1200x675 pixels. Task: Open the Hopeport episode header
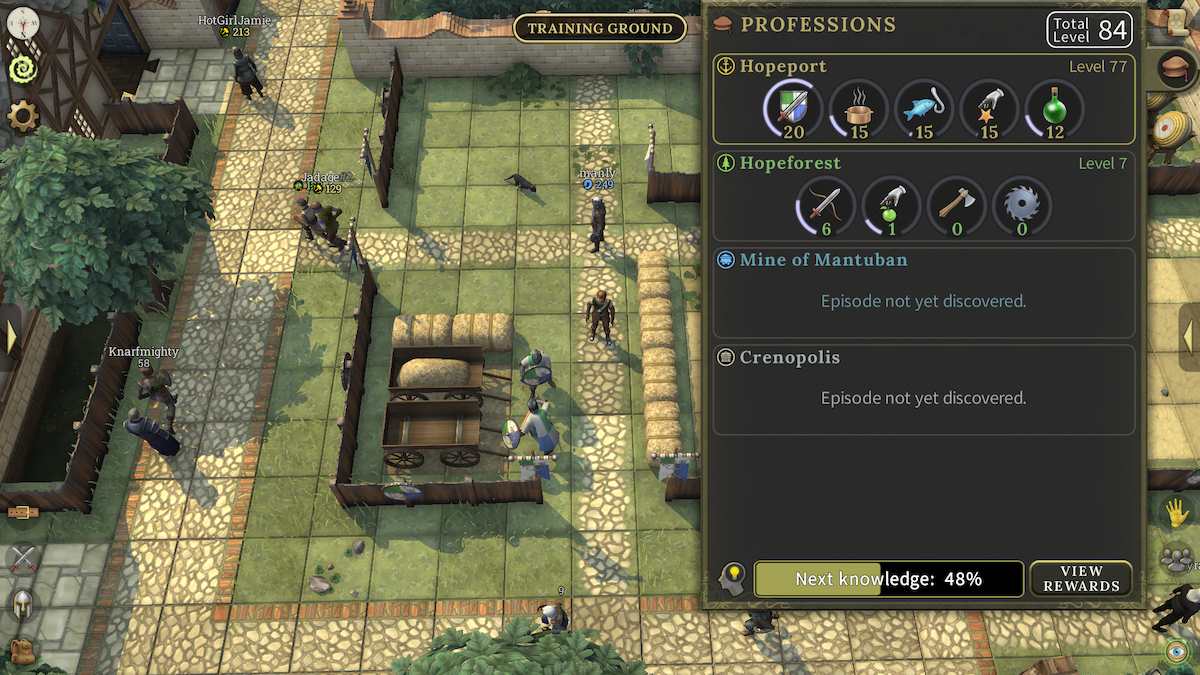click(x=783, y=66)
